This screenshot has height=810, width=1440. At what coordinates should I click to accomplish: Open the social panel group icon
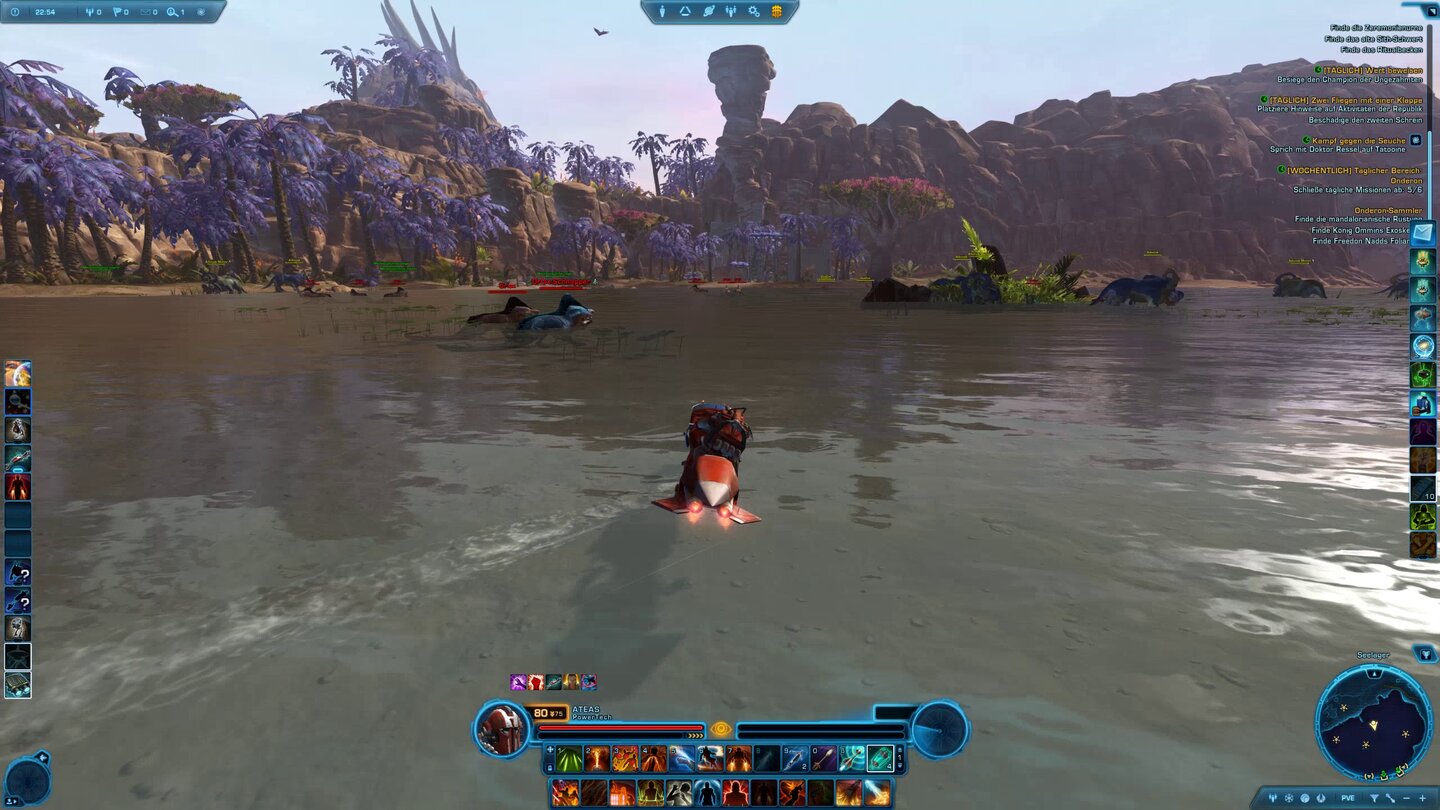[x=732, y=11]
